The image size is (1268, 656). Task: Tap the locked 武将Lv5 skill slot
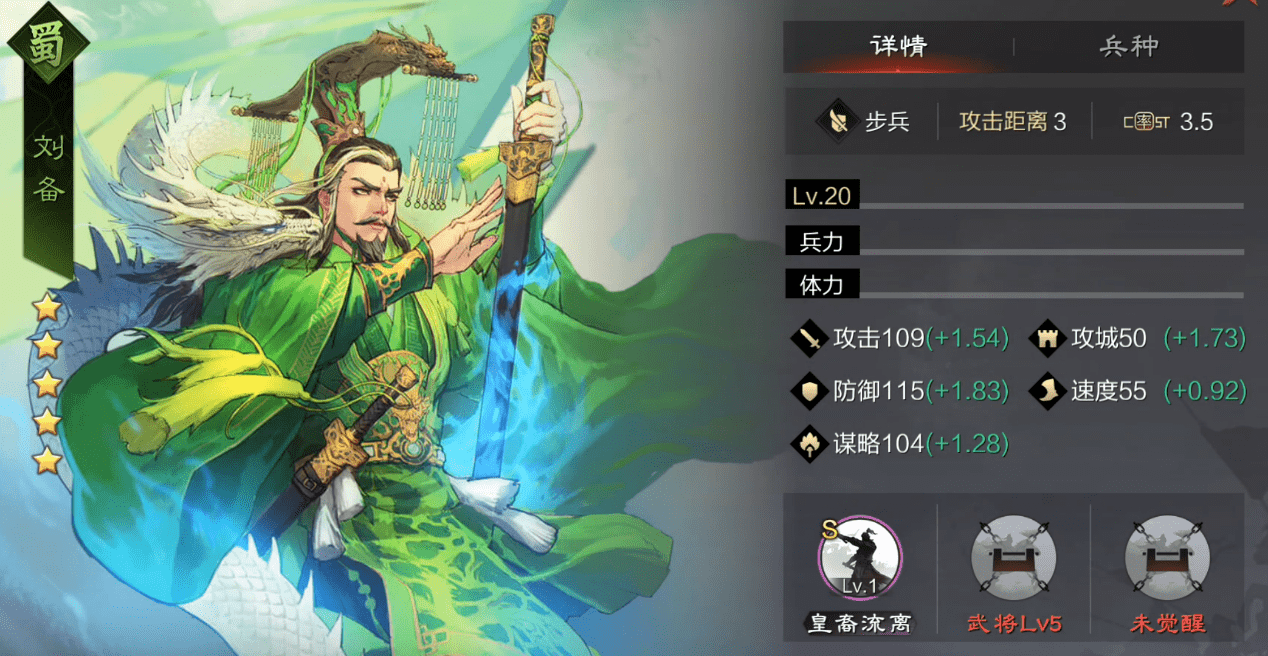click(x=1013, y=558)
